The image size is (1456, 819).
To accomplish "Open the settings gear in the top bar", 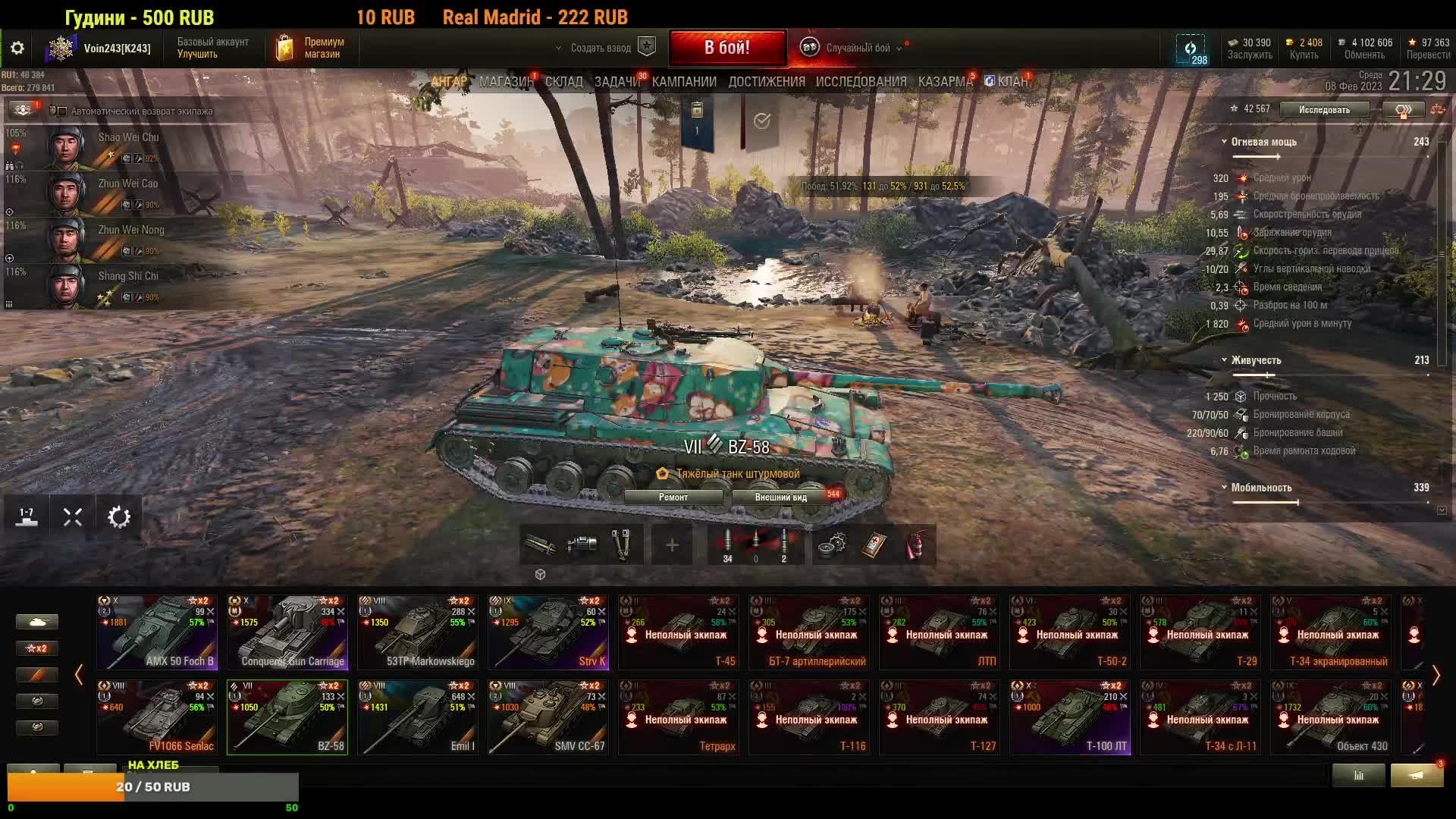I will point(17,48).
